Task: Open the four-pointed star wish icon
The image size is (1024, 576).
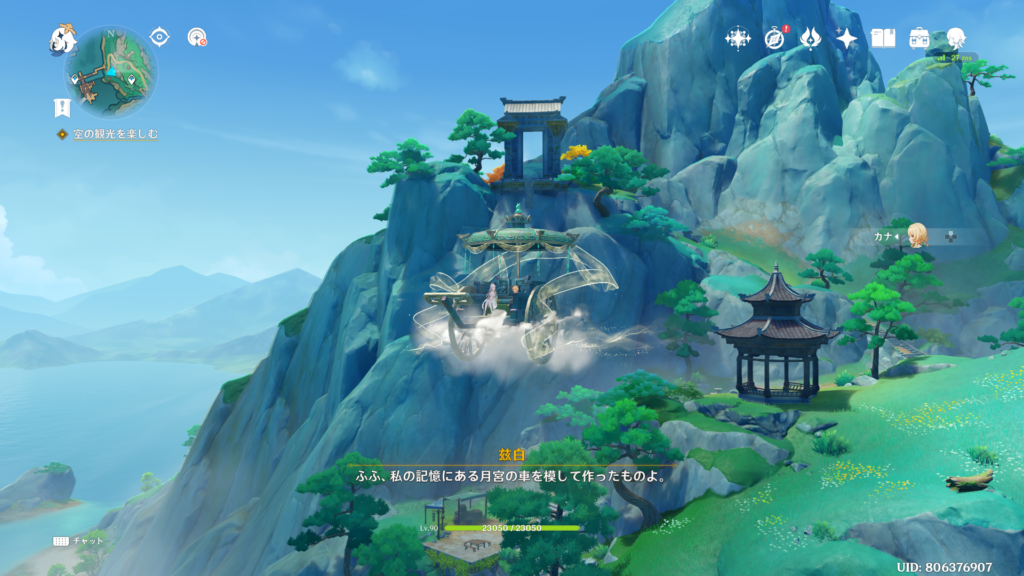Action: tap(847, 38)
